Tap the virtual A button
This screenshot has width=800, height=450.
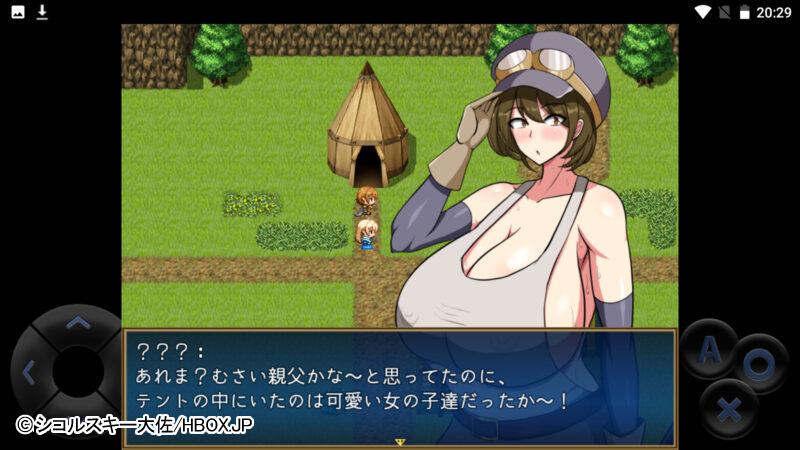point(709,351)
